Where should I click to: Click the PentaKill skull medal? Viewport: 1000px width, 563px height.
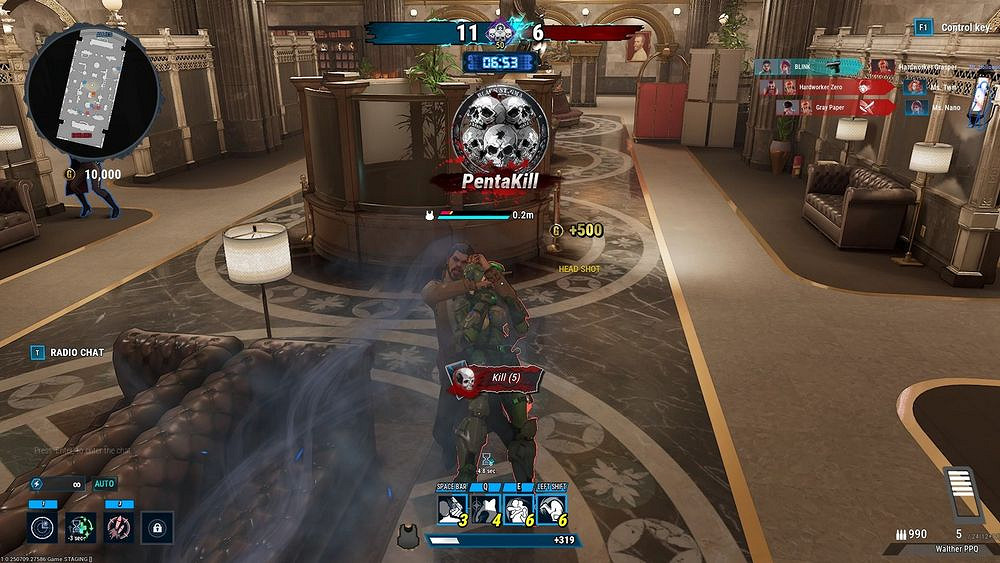point(500,127)
